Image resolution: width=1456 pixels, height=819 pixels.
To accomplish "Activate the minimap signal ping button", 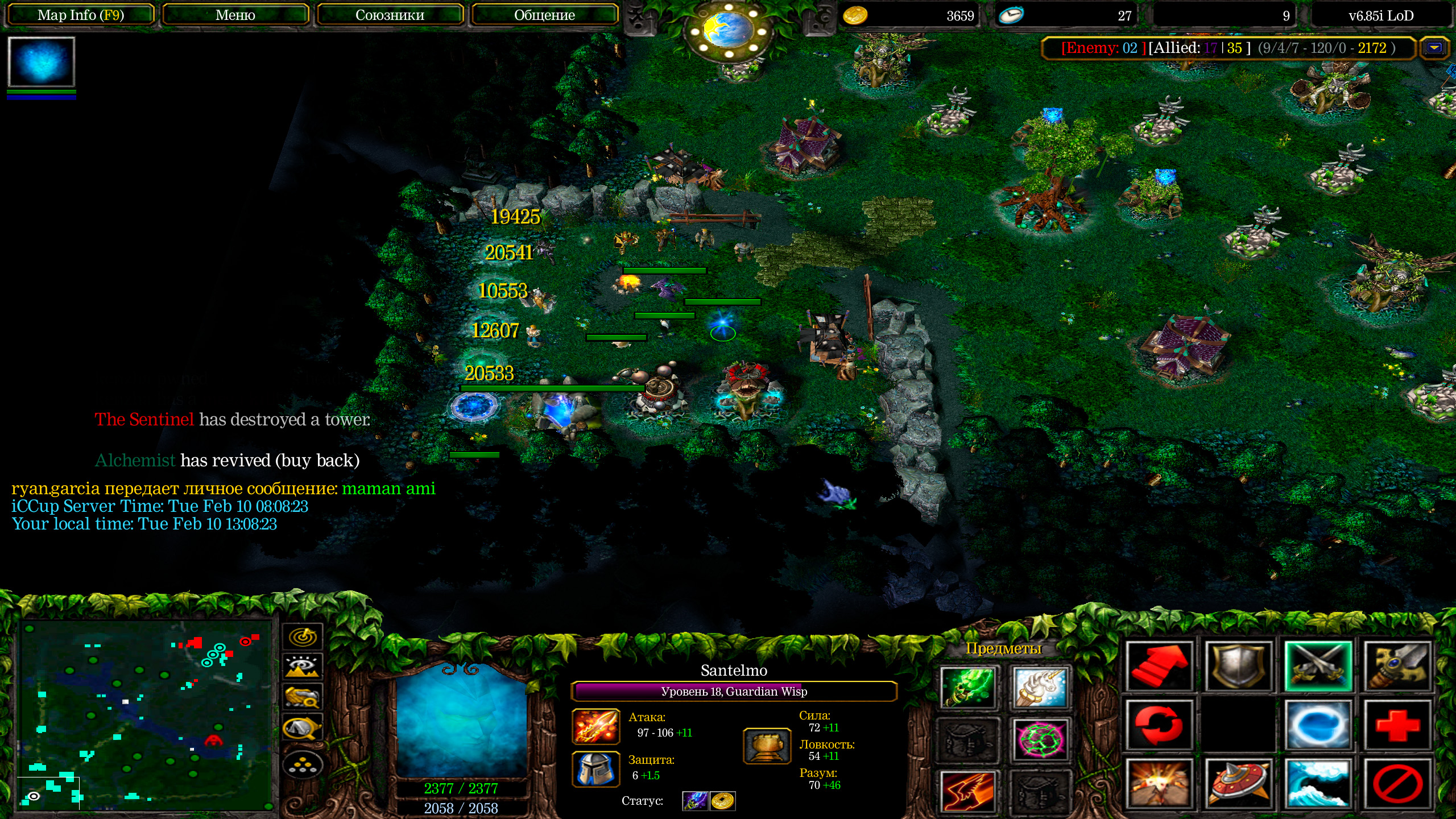I will [303, 636].
